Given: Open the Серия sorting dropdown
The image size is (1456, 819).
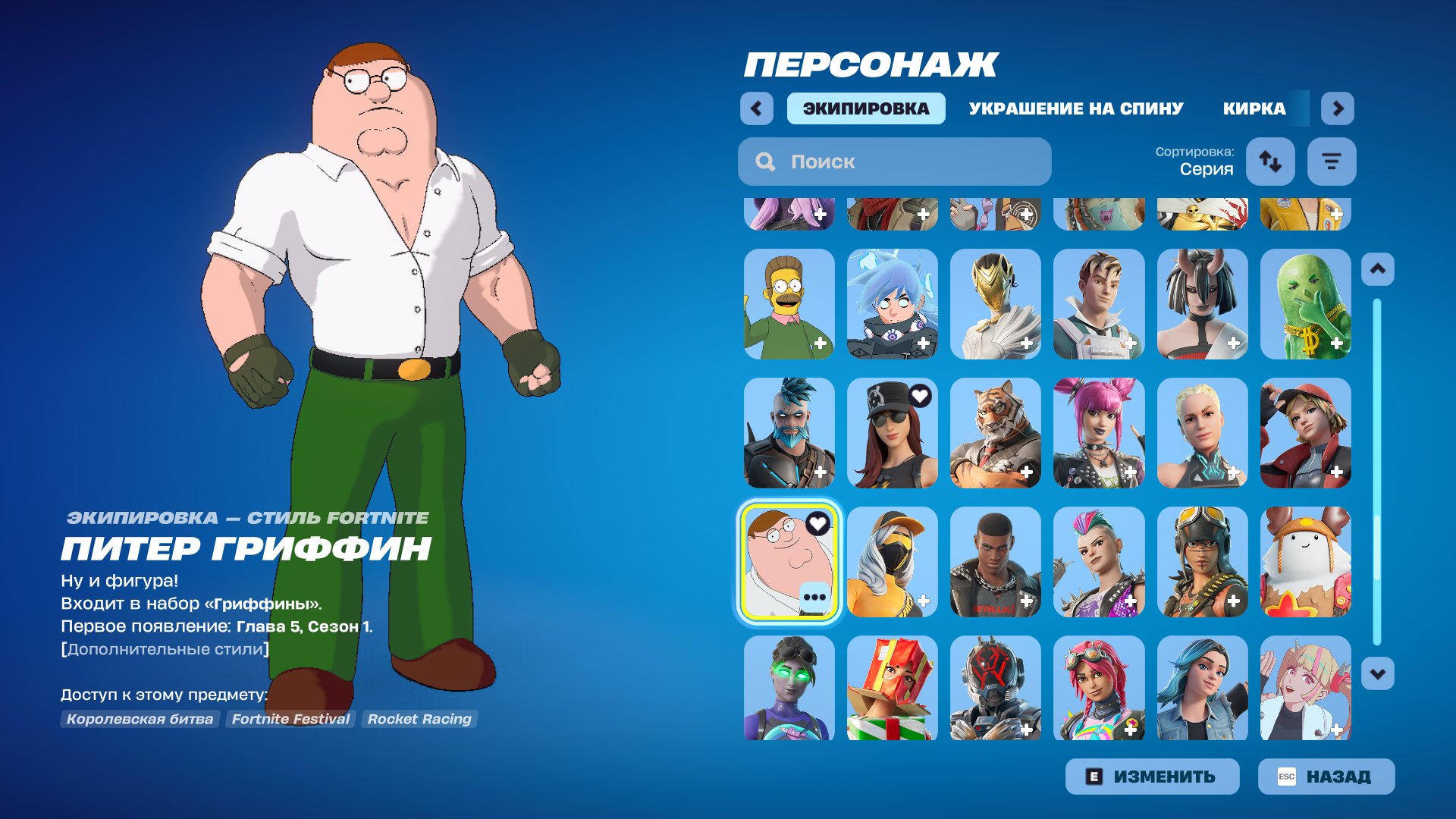Looking at the screenshot, I should coord(1207,168).
